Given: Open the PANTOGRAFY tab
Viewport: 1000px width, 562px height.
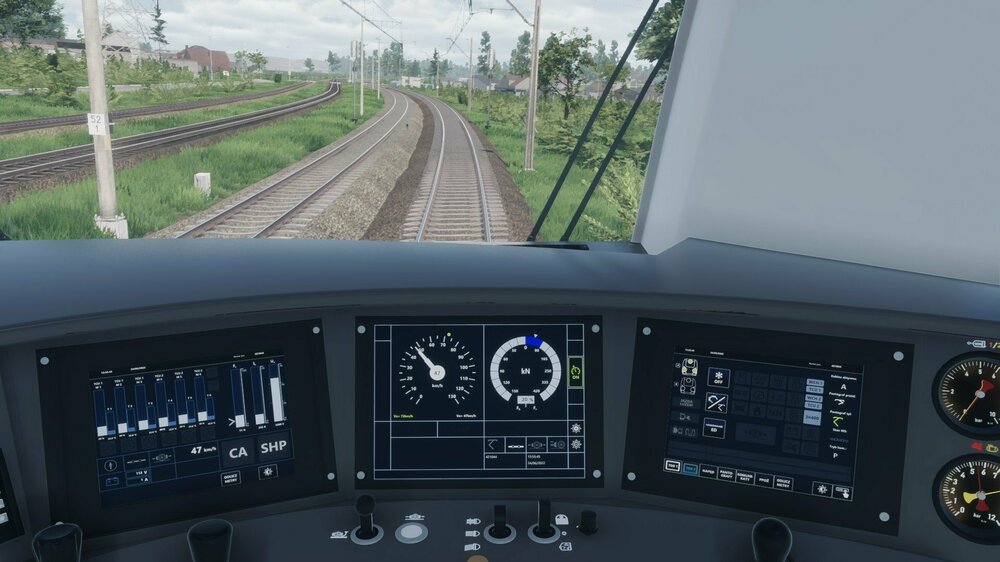Looking at the screenshot, I should coord(727,474).
